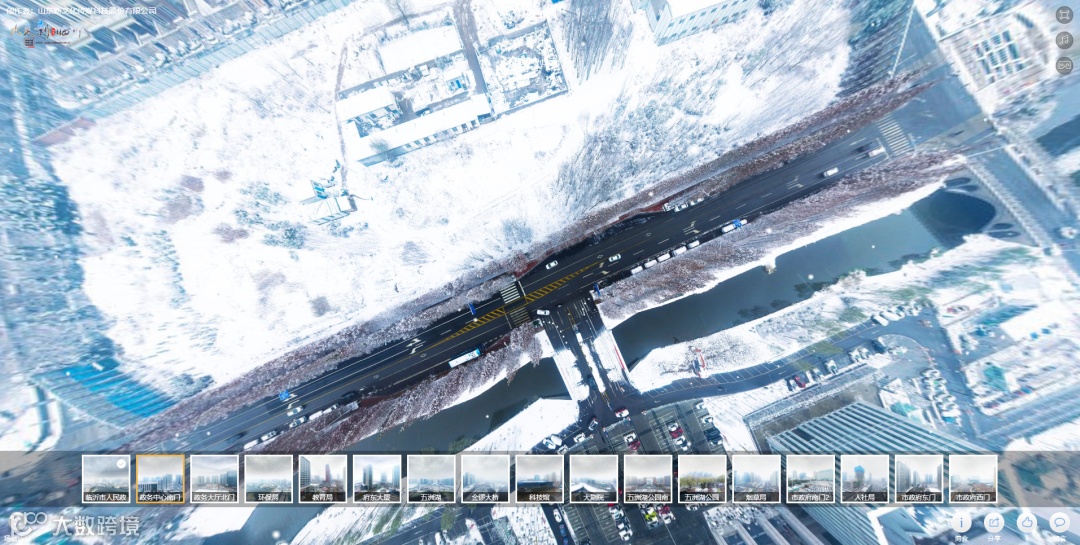Viewport: 1080px width, 545px height.
Task: Open the 临沂市人民政 panorama thumbnail
Action: click(x=106, y=477)
